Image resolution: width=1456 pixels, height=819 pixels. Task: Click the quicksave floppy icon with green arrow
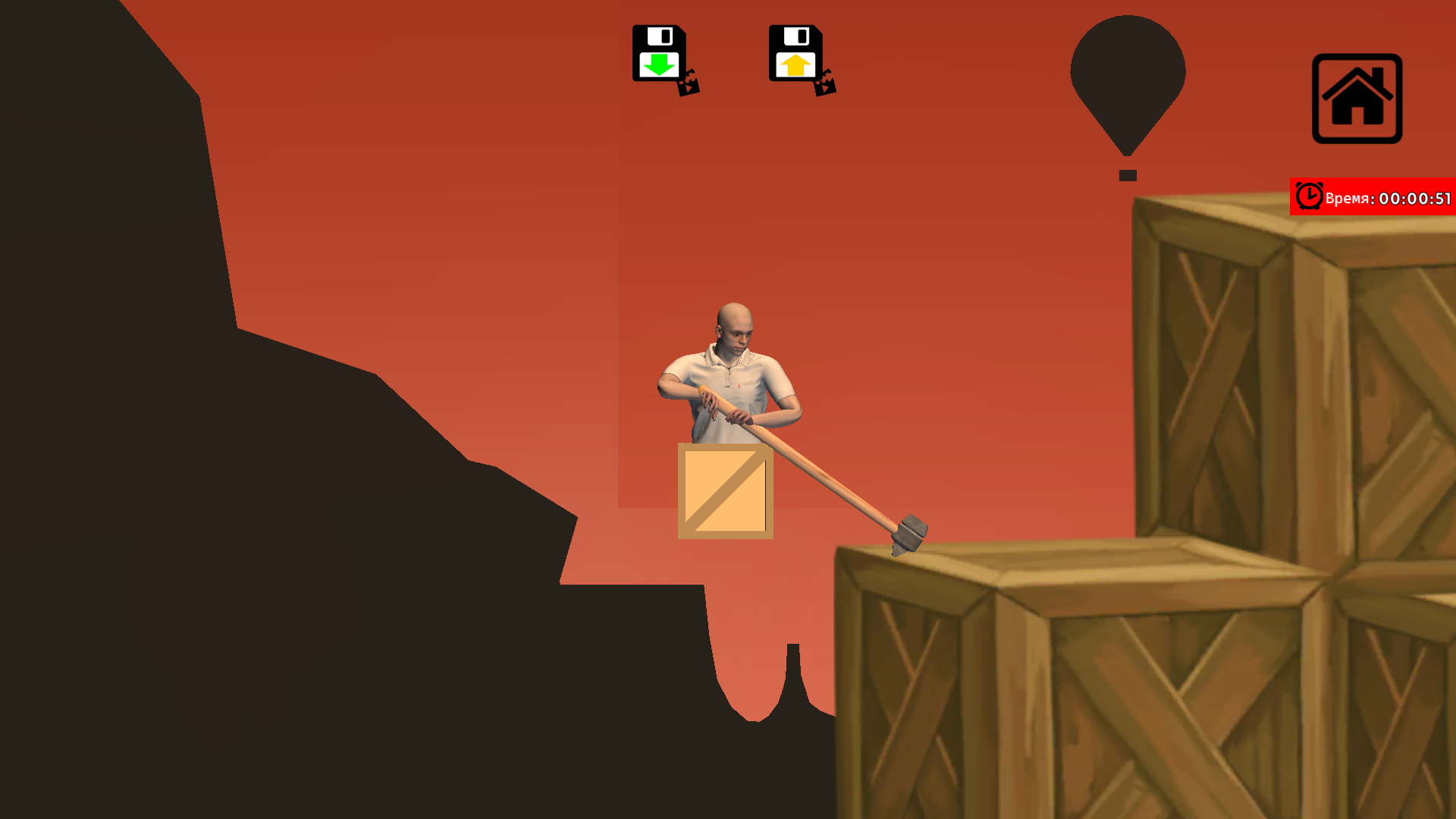click(659, 53)
